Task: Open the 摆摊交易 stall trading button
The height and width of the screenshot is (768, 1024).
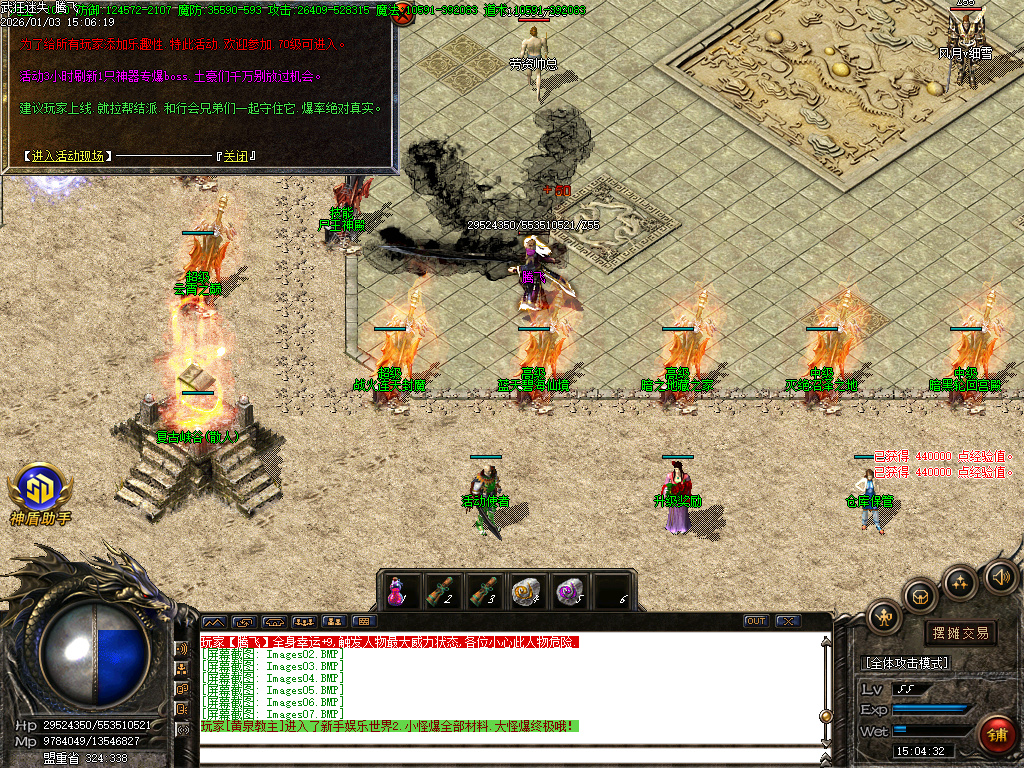Action: (960, 633)
